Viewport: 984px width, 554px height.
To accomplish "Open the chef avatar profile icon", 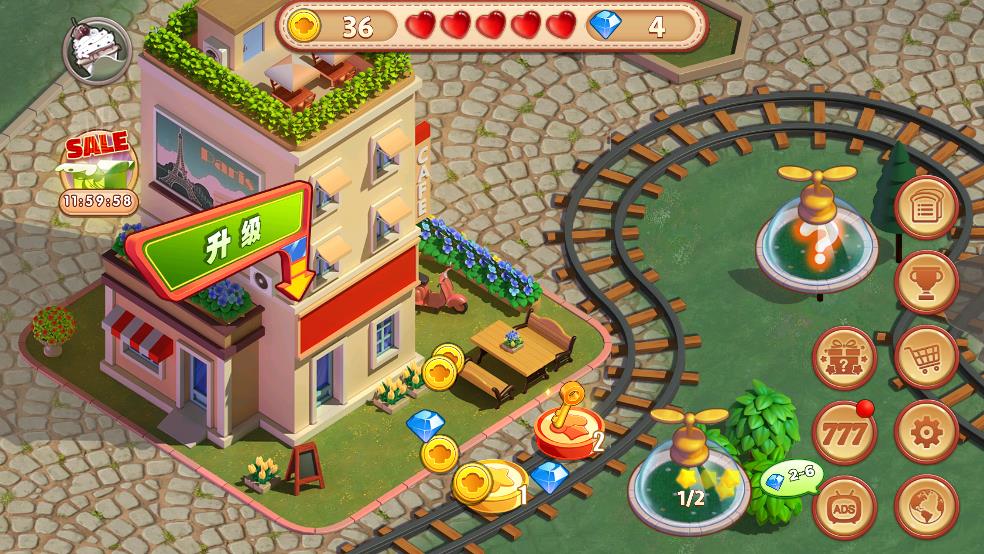I will 93,47.
